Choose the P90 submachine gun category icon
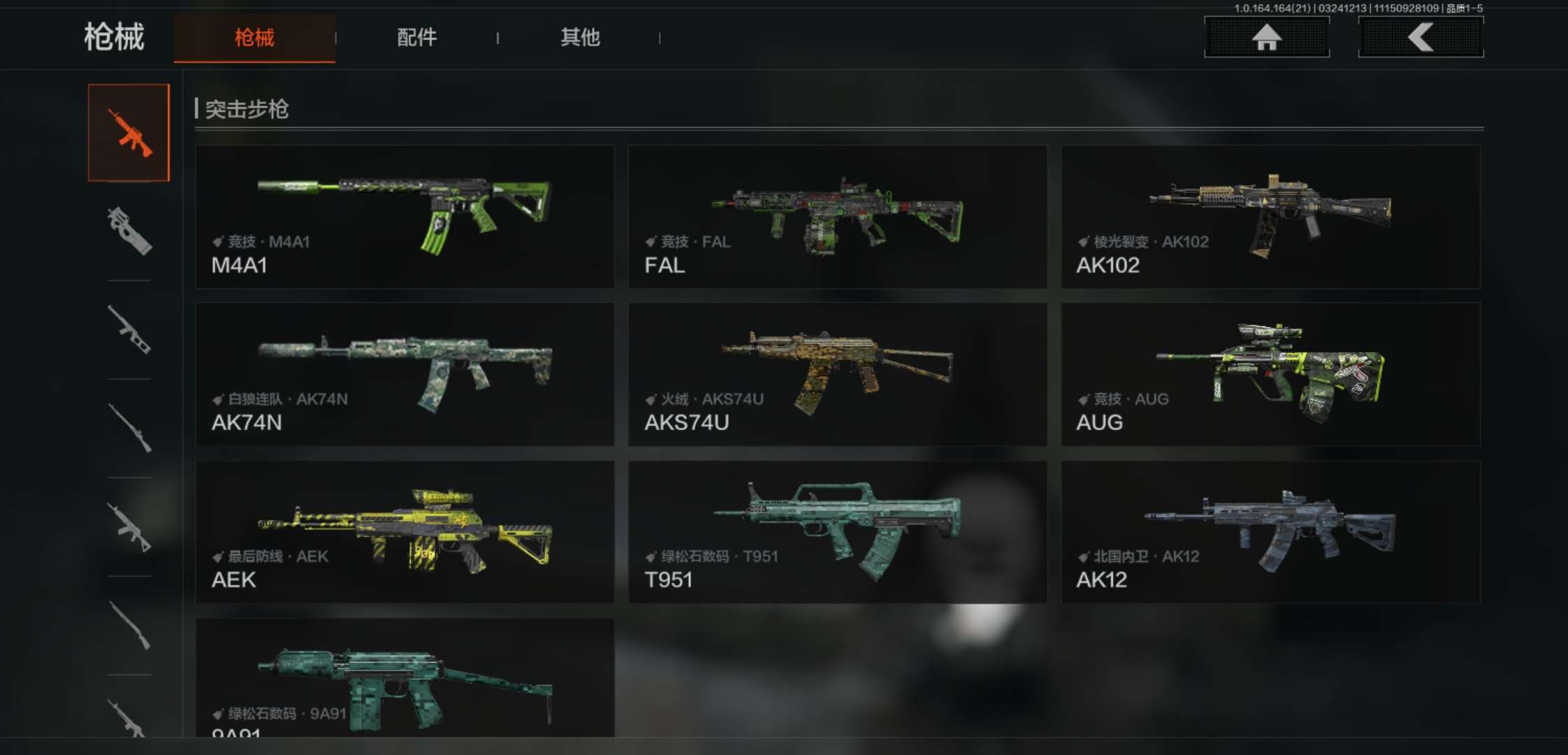 point(129,231)
